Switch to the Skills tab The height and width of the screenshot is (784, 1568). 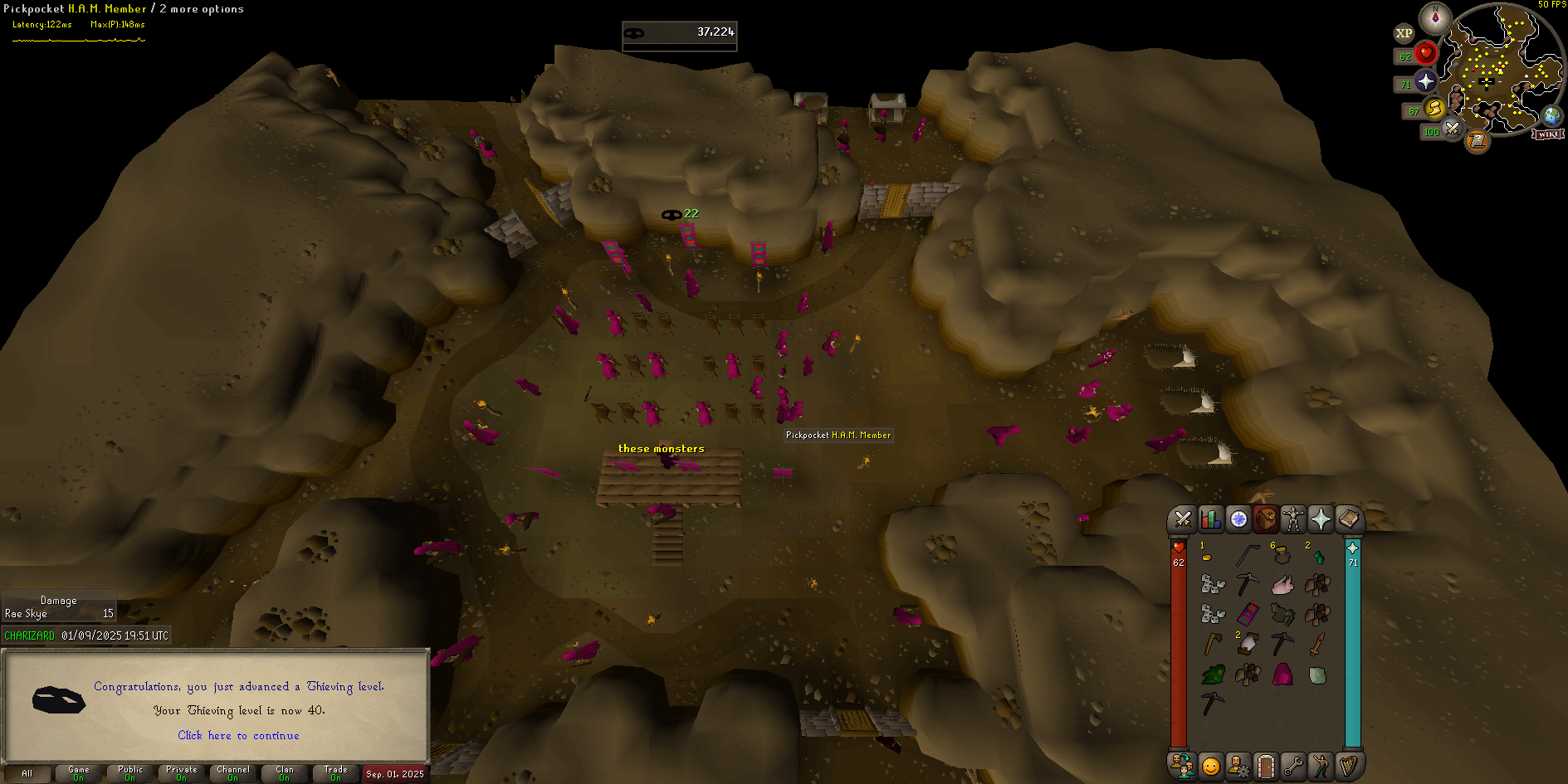(x=1210, y=519)
